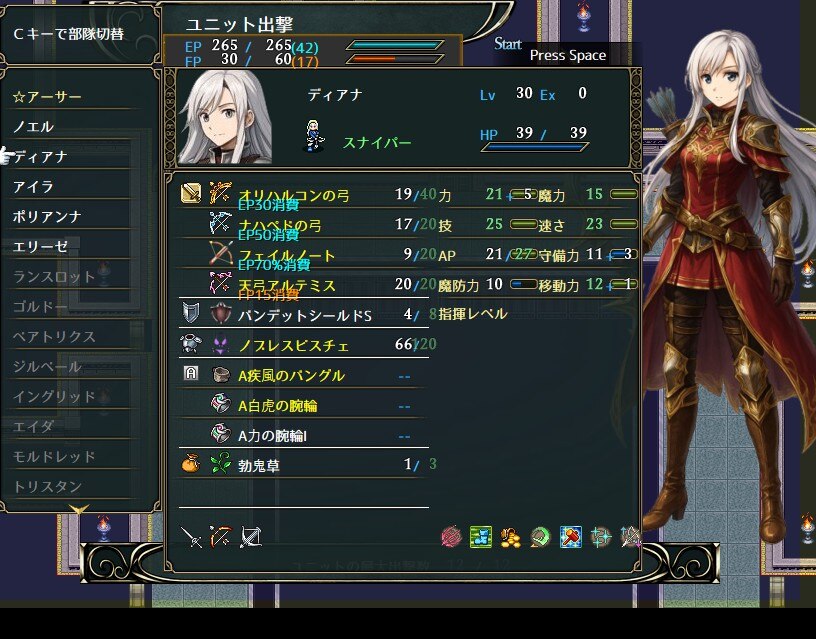Image resolution: width=816 pixels, height=639 pixels.
Task: Choose エリーゼ from the unit list
Action: click(40, 246)
